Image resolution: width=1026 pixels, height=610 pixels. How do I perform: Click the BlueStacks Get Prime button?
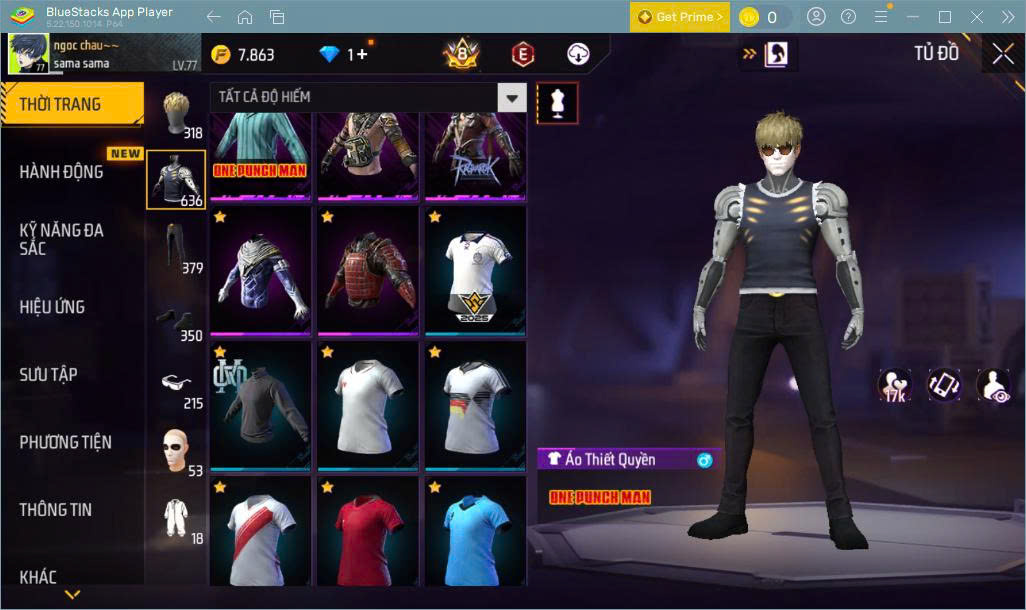click(679, 17)
